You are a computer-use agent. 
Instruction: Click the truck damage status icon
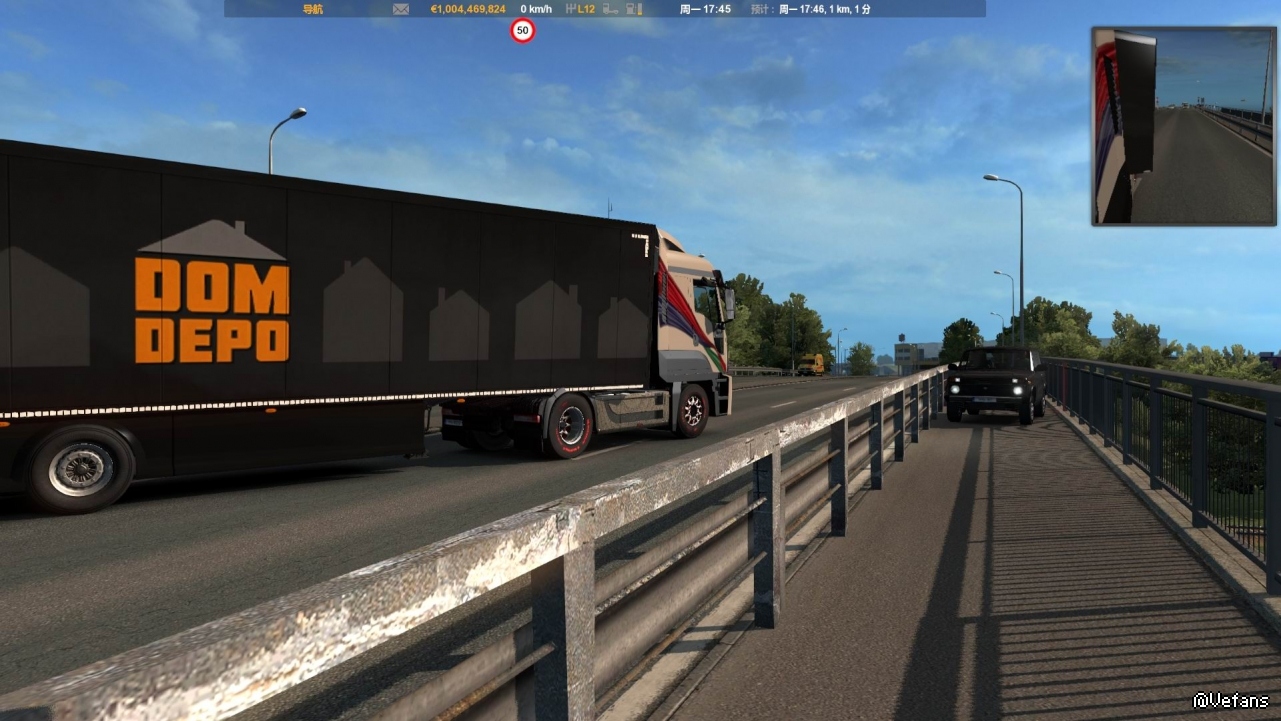610,9
